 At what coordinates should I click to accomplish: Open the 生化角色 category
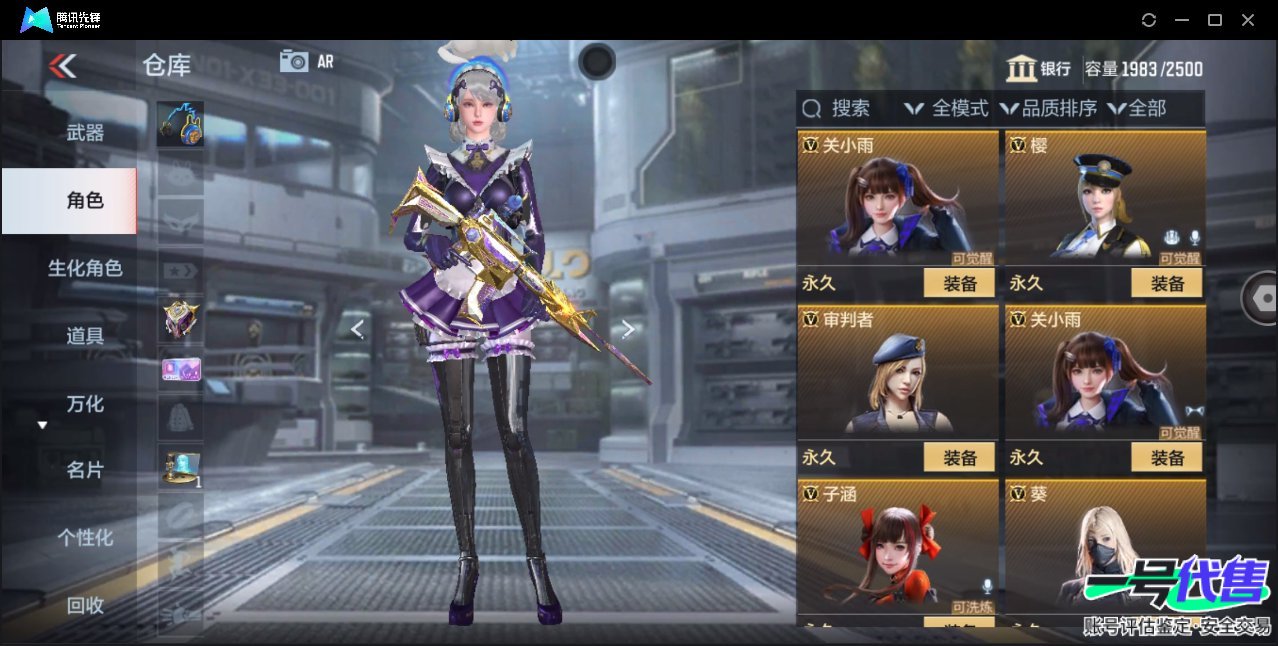[85, 268]
